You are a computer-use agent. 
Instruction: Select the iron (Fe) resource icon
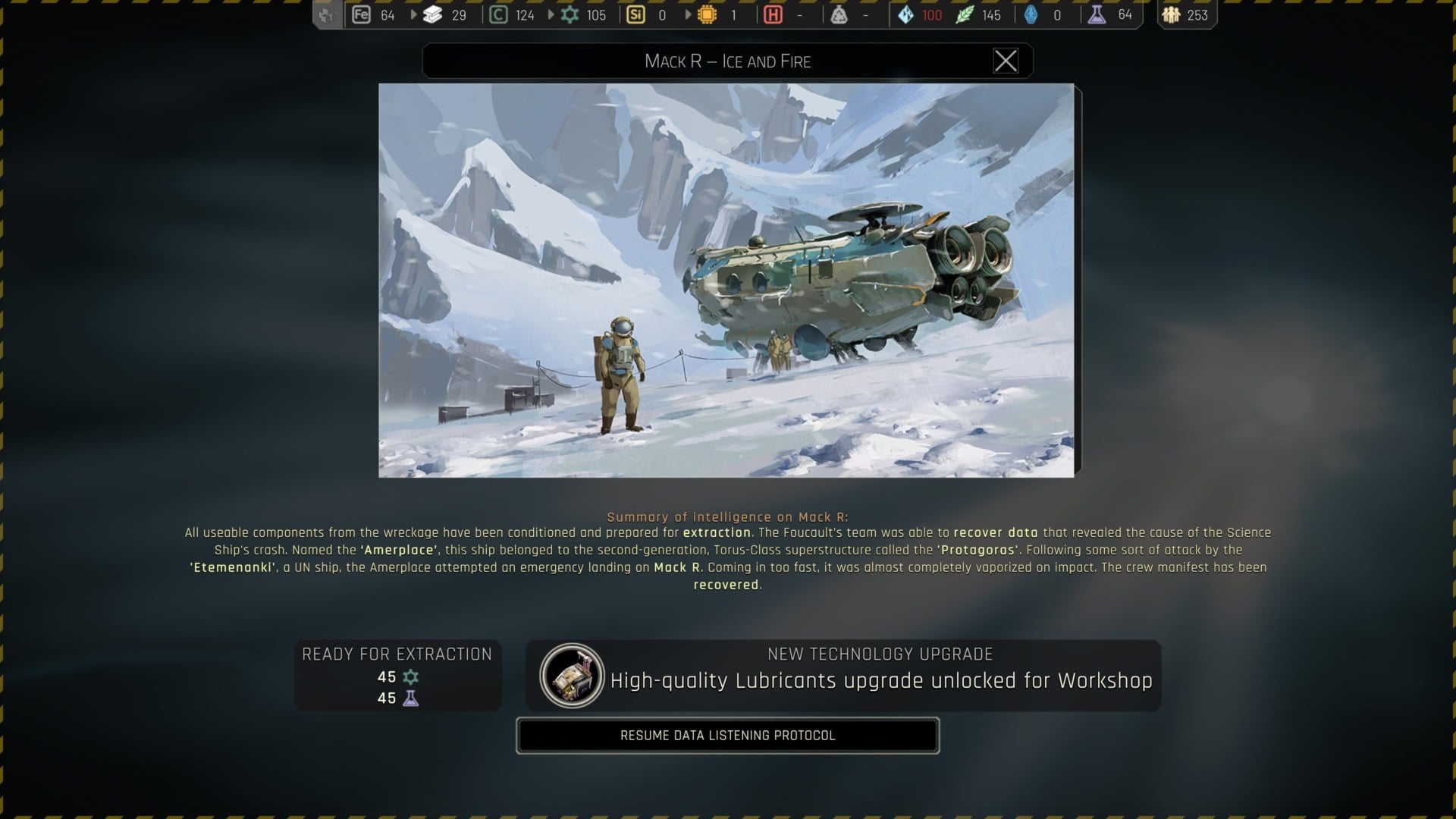click(360, 14)
